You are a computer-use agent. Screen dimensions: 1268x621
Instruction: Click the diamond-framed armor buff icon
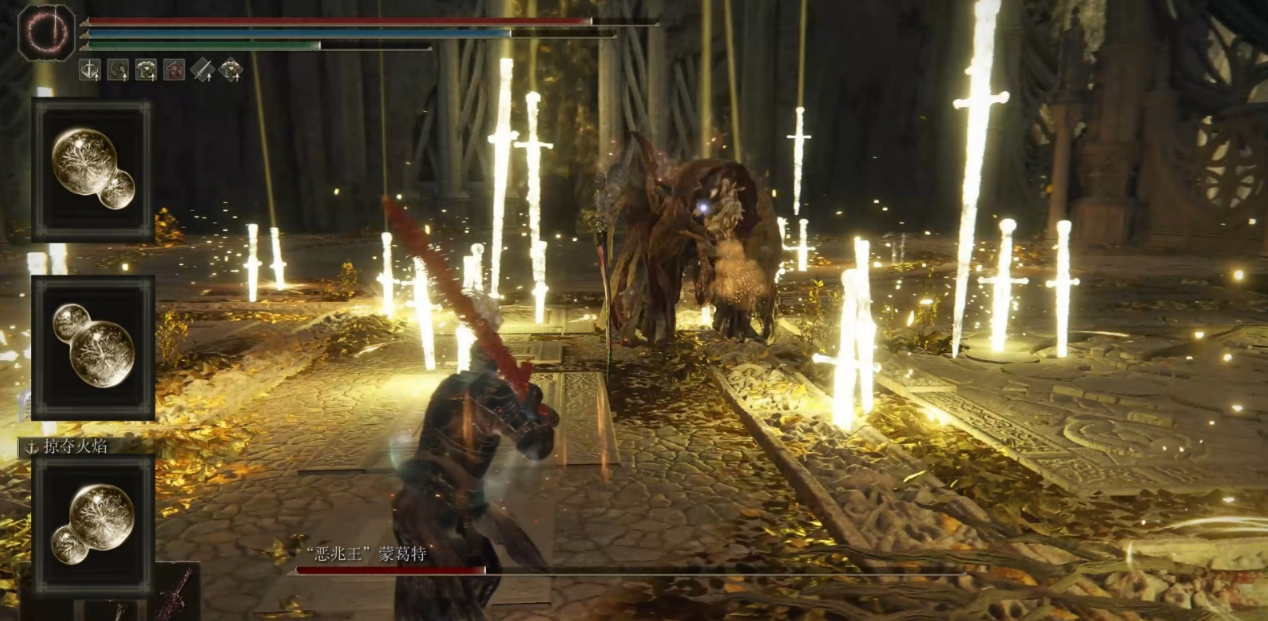tap(231, 70)
